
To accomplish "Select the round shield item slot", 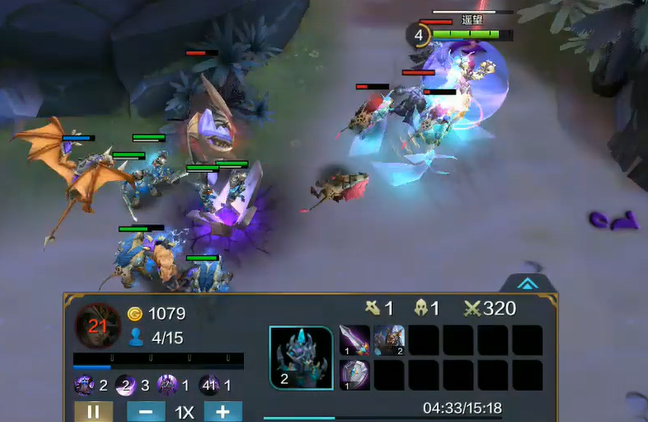I will tap(355, 374).
